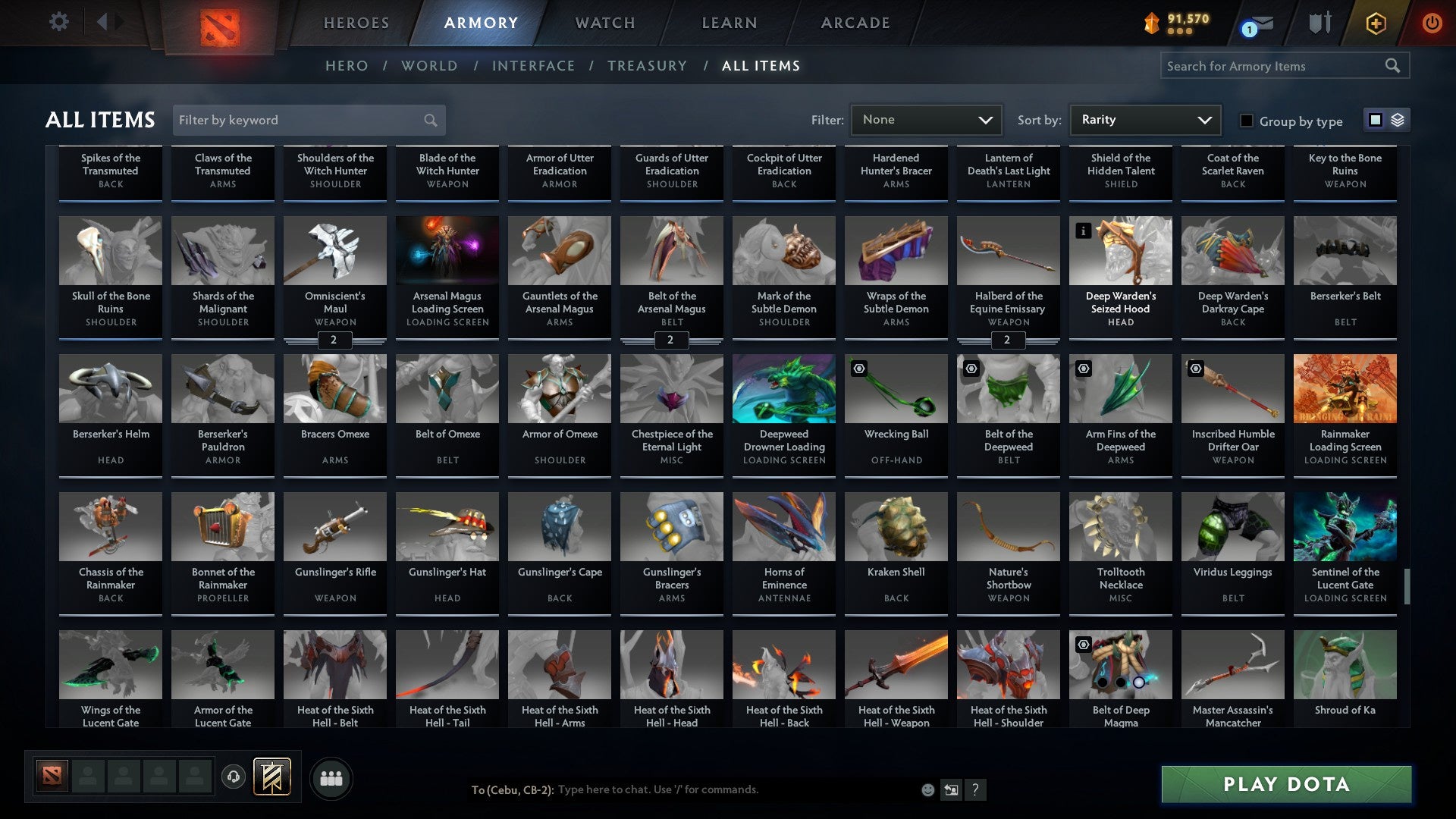Open the Sort by Rarity dropdown
Screen dimensions: 1456x819
click(x=1144, y=120)
